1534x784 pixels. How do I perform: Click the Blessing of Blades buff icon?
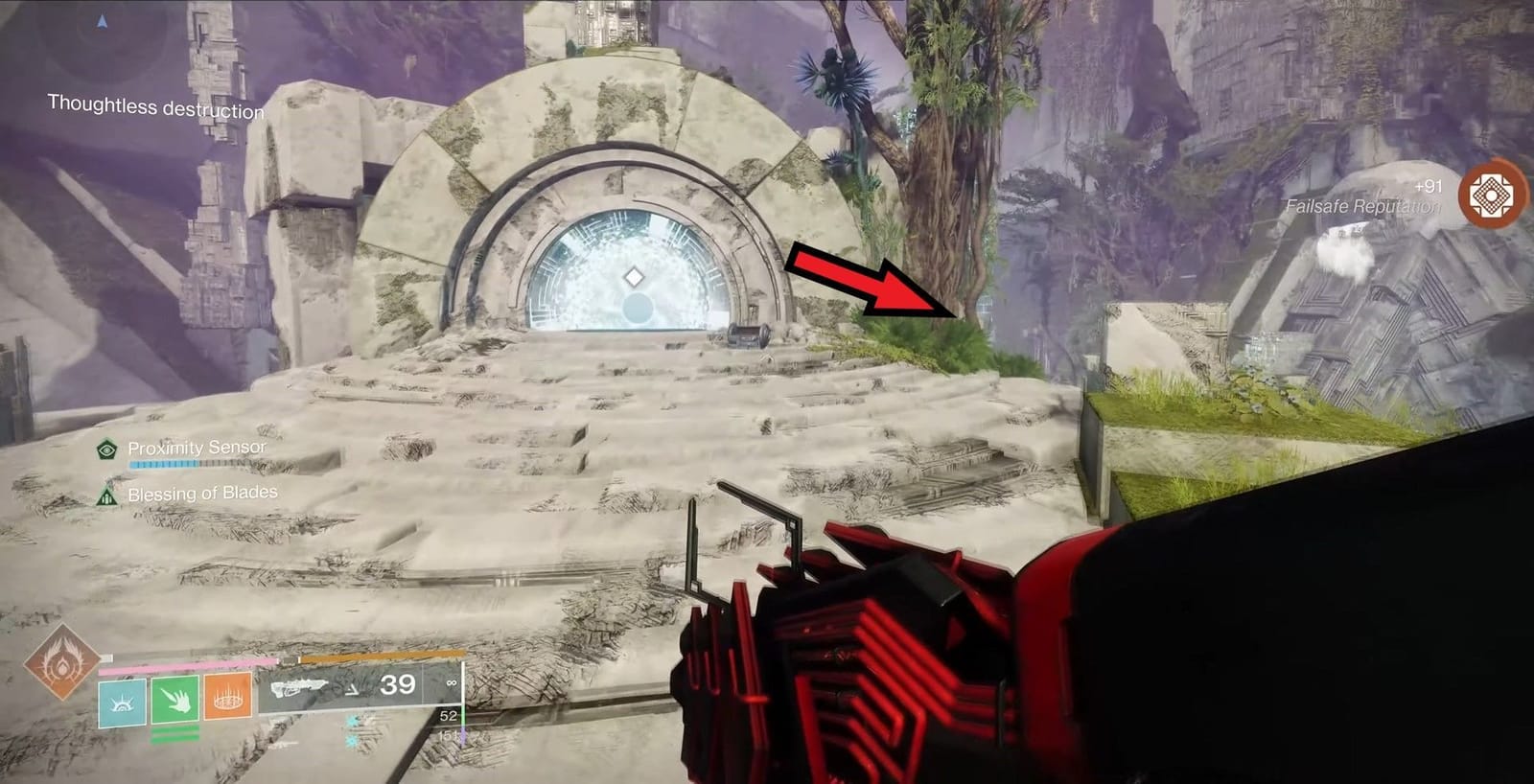click(x=105, y=496)
